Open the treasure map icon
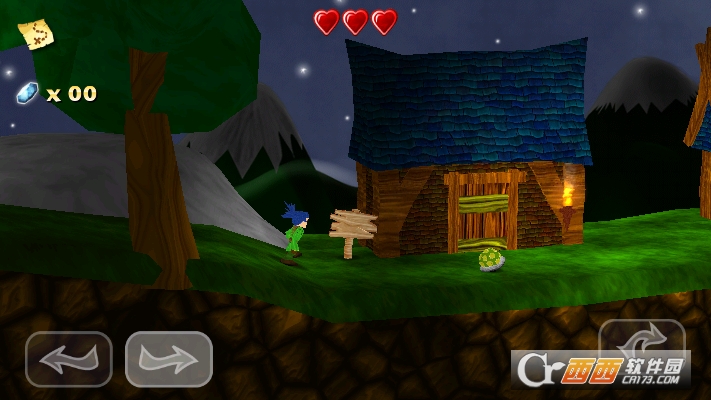Viewport: 711px width, 400px height. [36, 34]
